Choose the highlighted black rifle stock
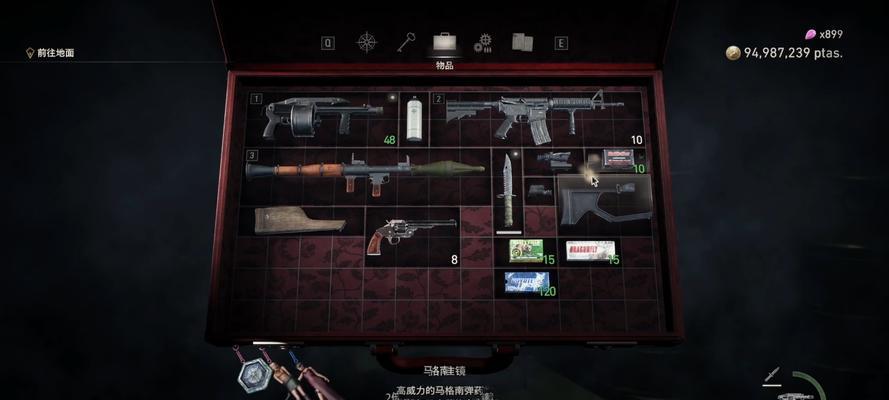 [x=602, y=198]
